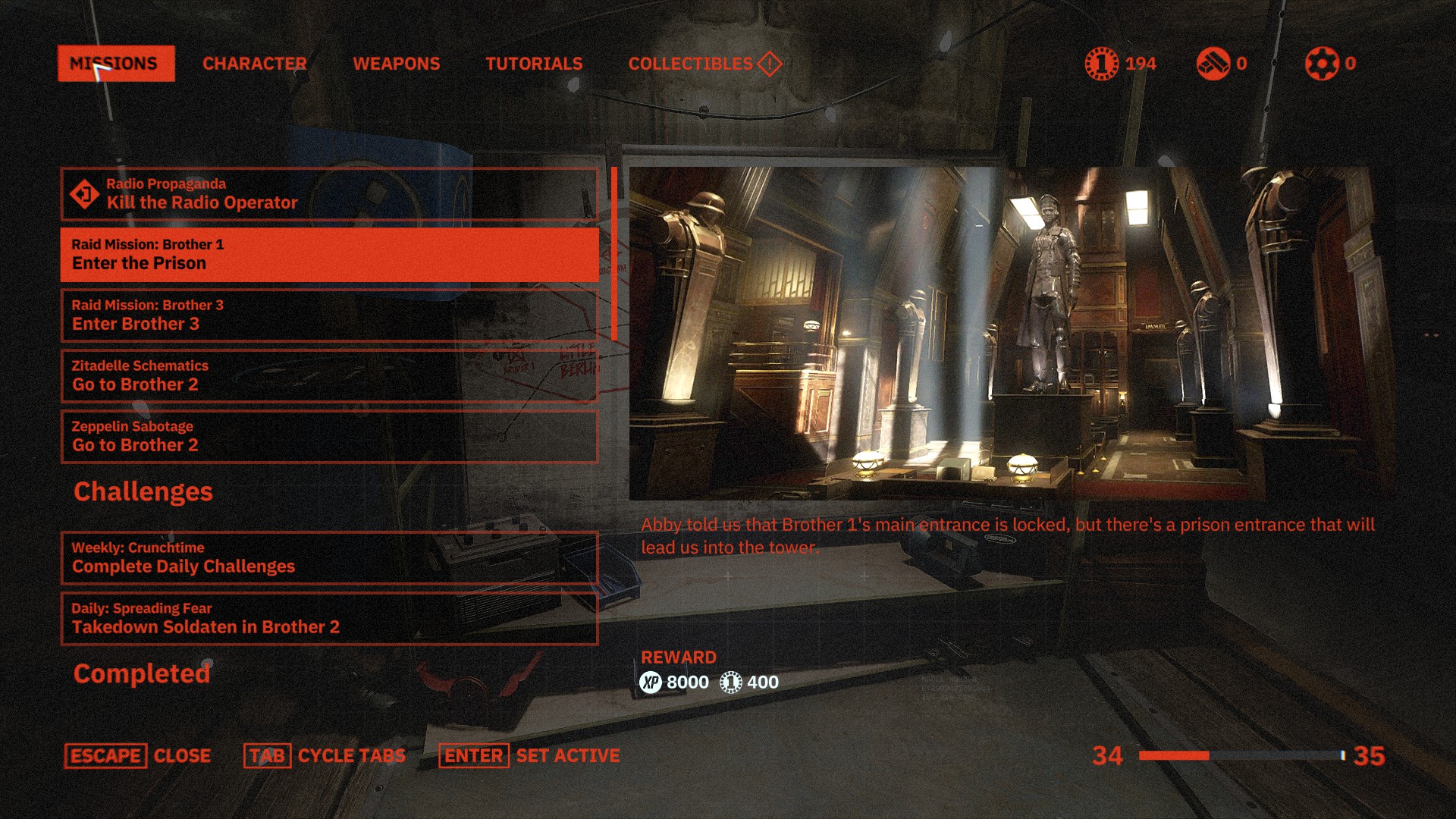Screen dimensions: 1456x819
Task: Click Set Active for selected mission
Action: pos(530,756)
